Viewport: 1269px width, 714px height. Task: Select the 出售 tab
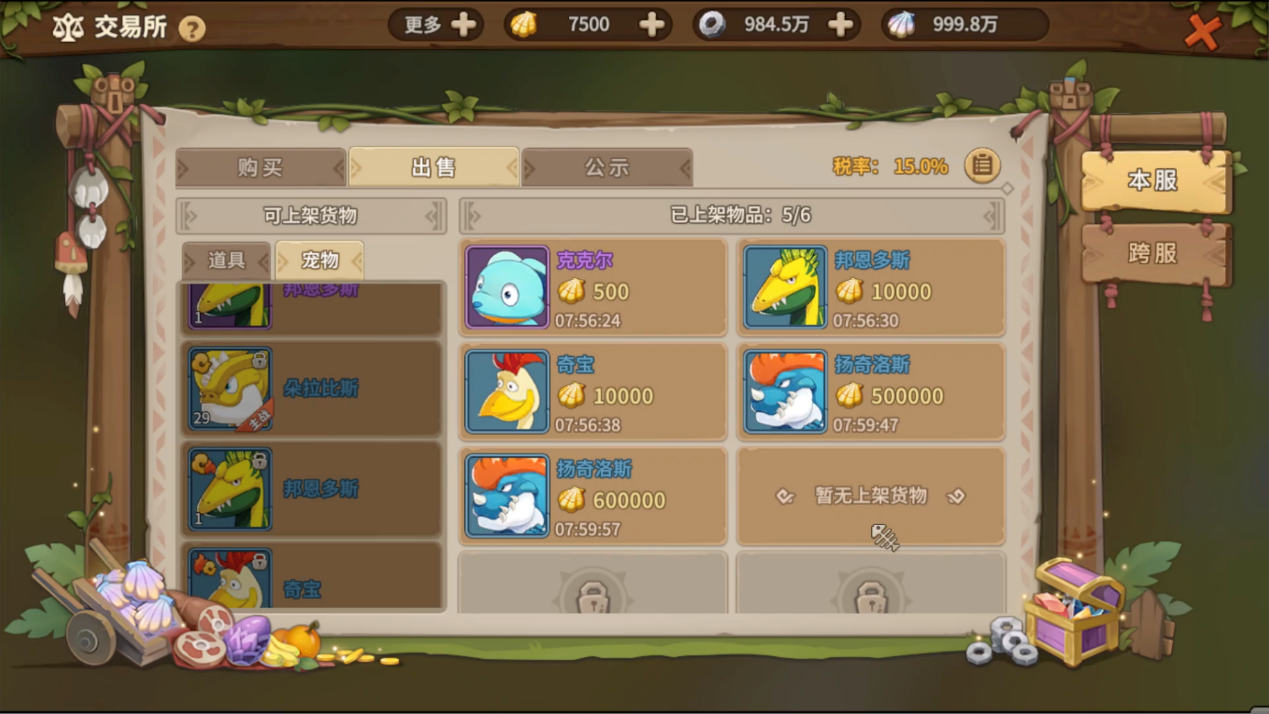point(434,168)
